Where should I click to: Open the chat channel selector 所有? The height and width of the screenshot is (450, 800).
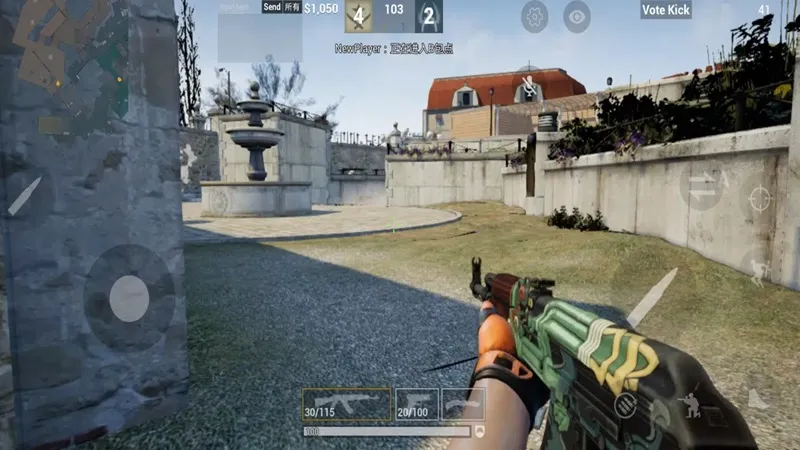pyautogui.click(x=292, y=7)
